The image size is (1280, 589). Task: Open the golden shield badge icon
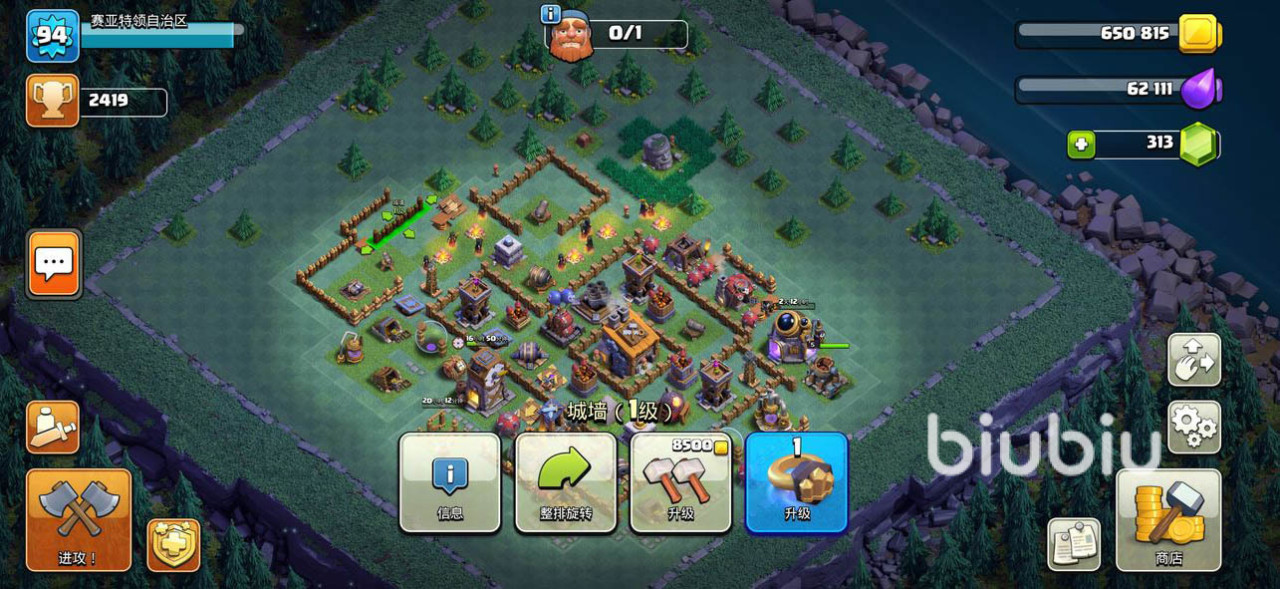coord(174,545)
